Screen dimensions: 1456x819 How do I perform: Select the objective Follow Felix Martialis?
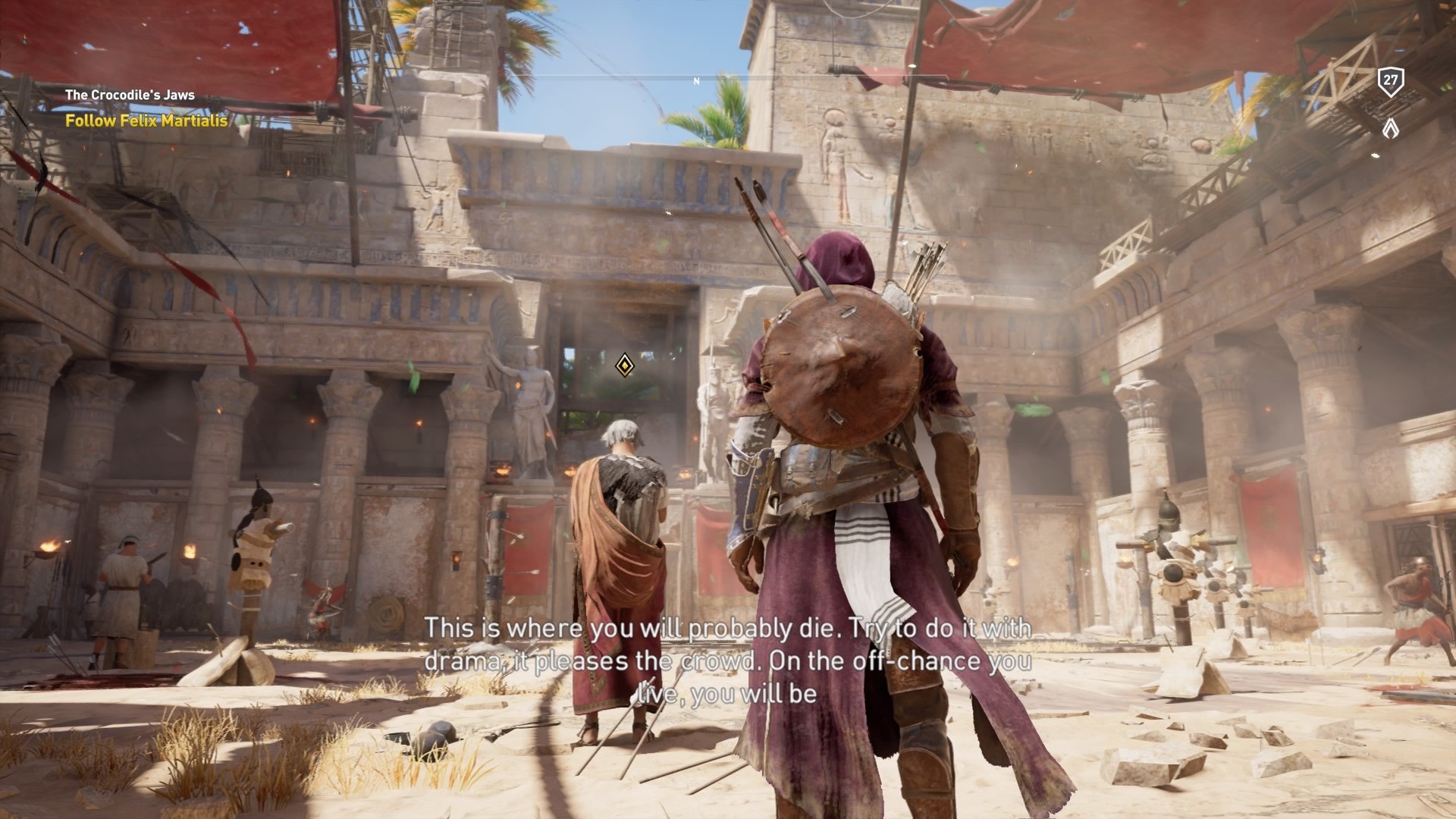click(x=146, y=119)
